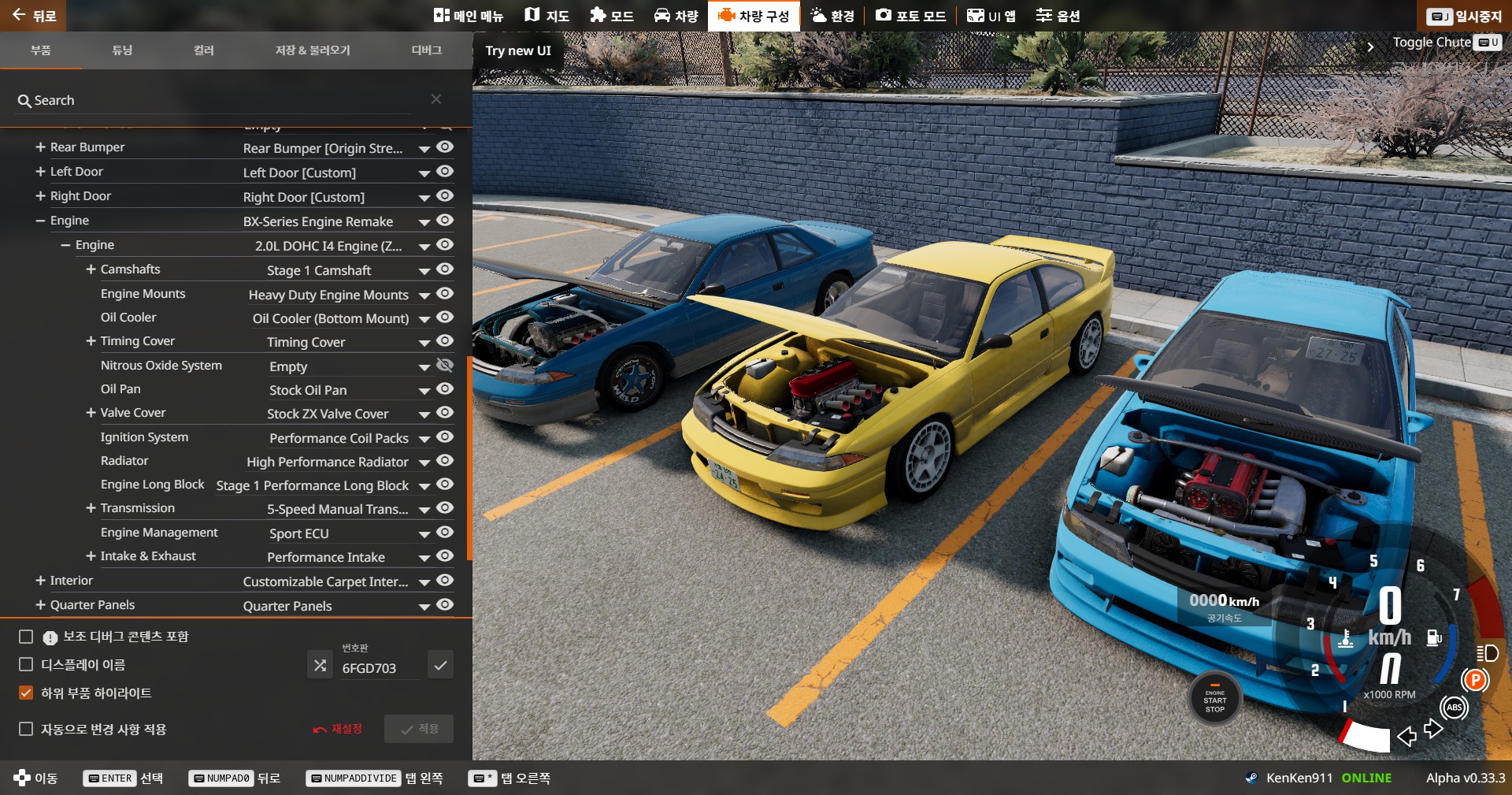Uncheck 하위 부품 하이라이트 option

26,693
